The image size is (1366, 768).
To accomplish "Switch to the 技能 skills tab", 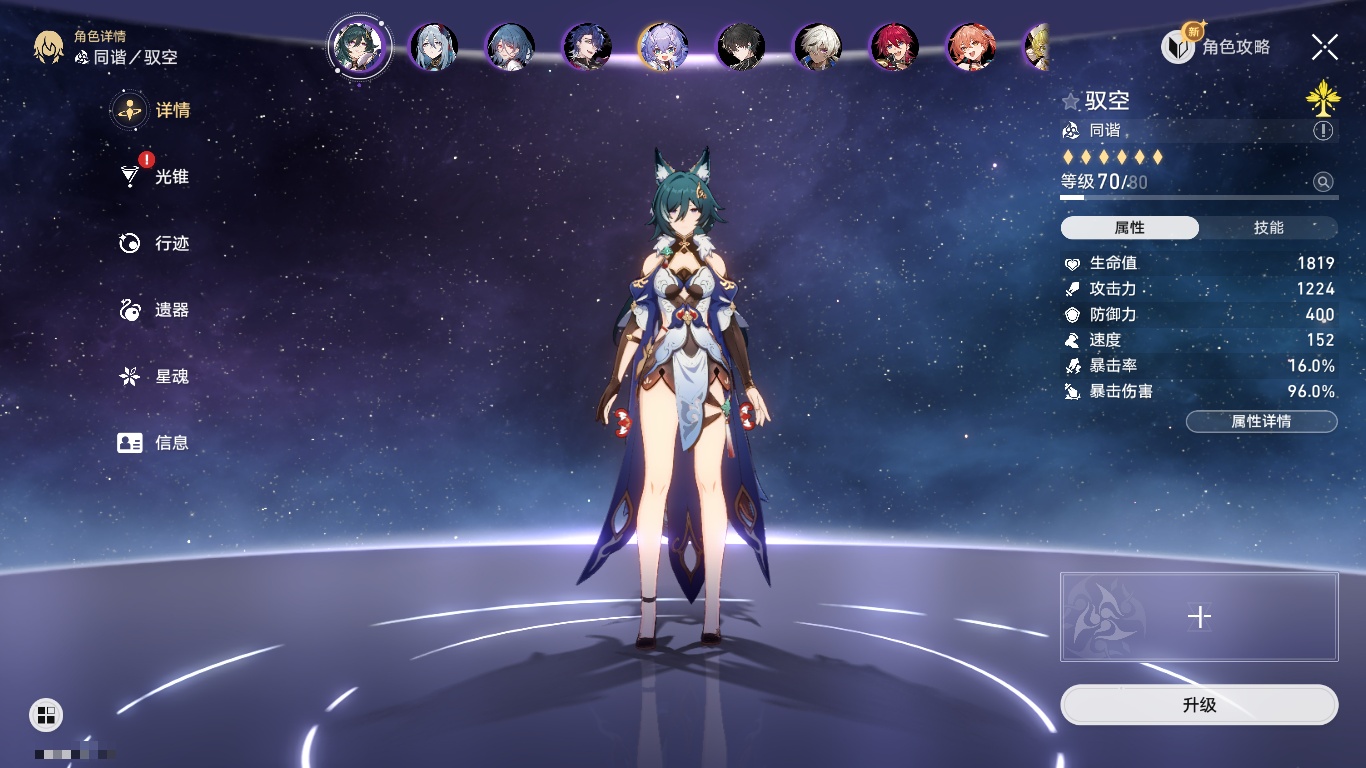I will click(1268, 228).
